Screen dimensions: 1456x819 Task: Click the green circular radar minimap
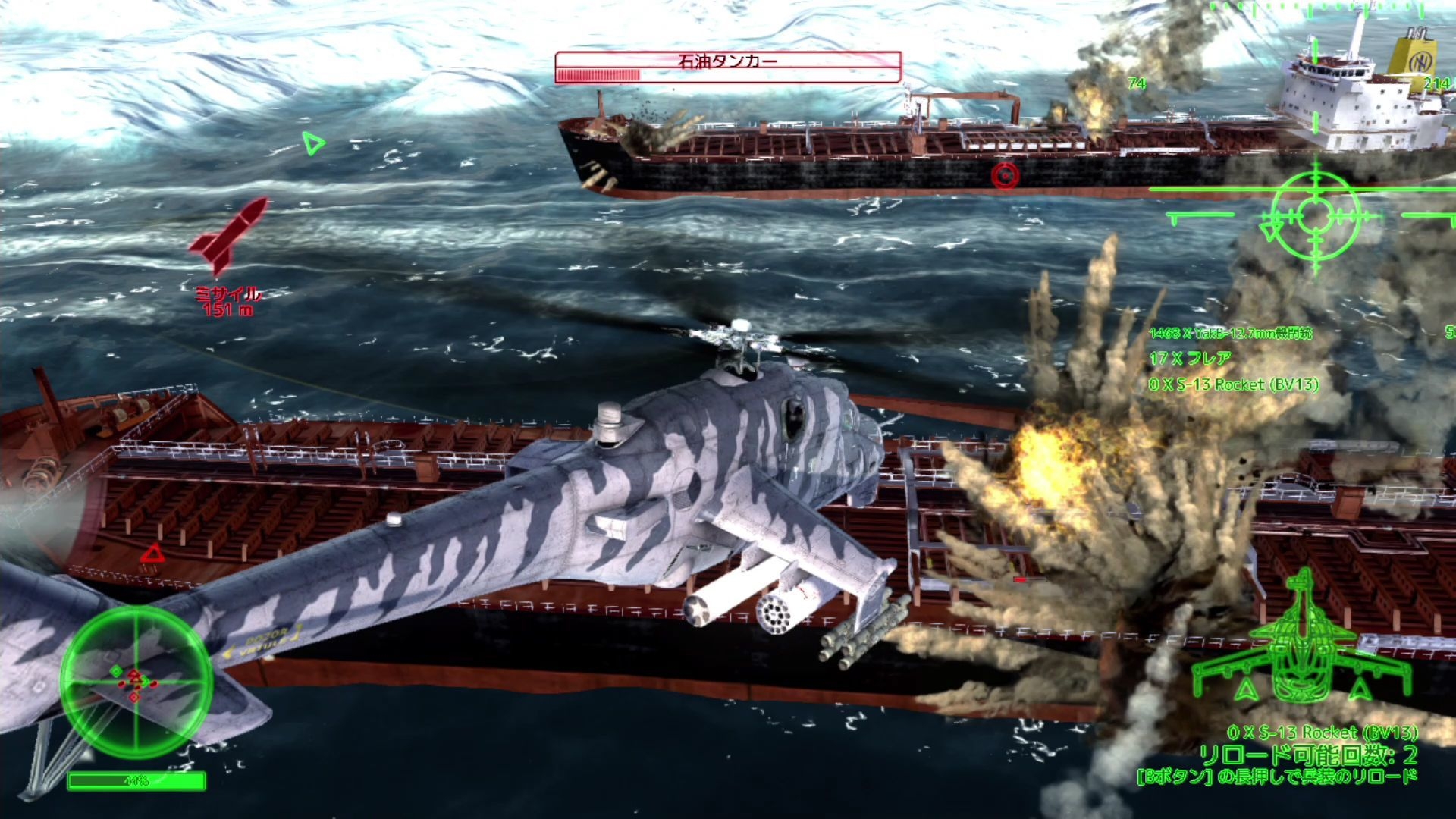coord(136,680)
